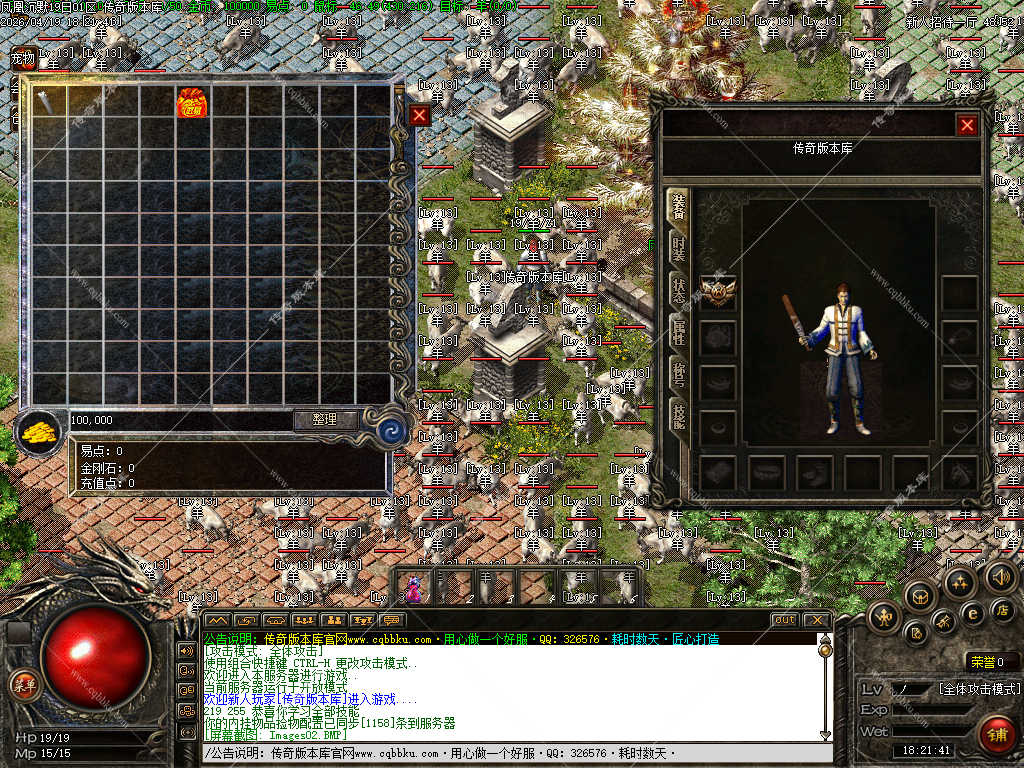
Task: Select the red gift bag item
Action: click(191, 103)
